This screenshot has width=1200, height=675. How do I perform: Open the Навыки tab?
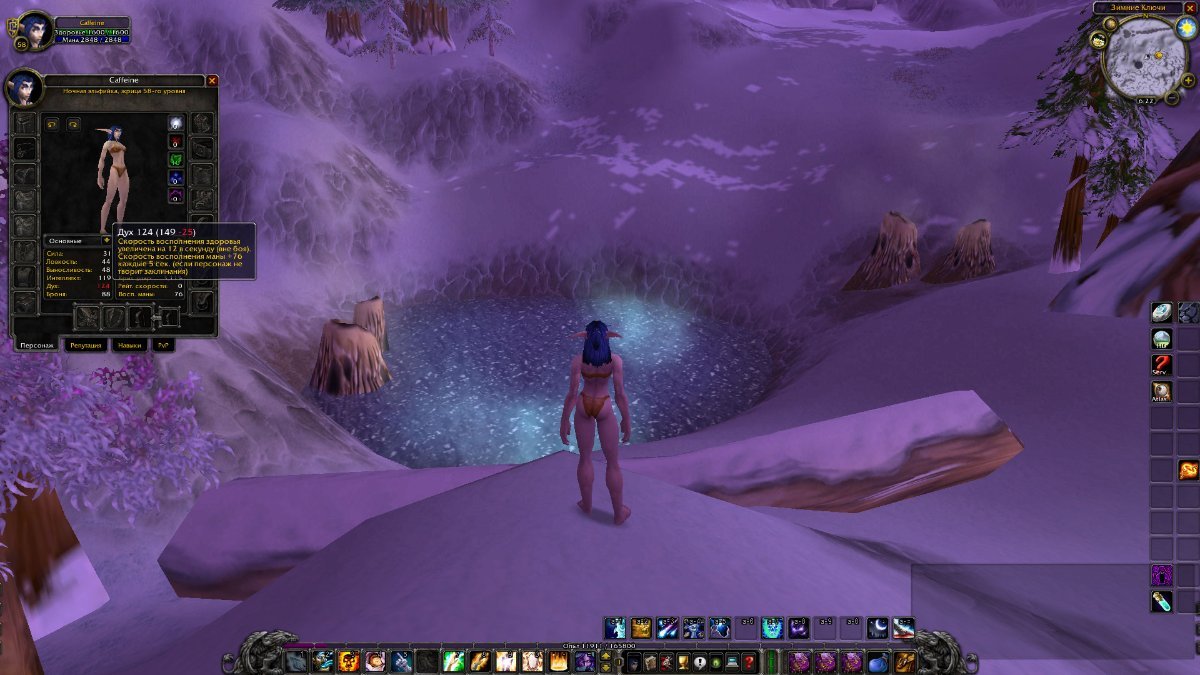pos(129,345)
